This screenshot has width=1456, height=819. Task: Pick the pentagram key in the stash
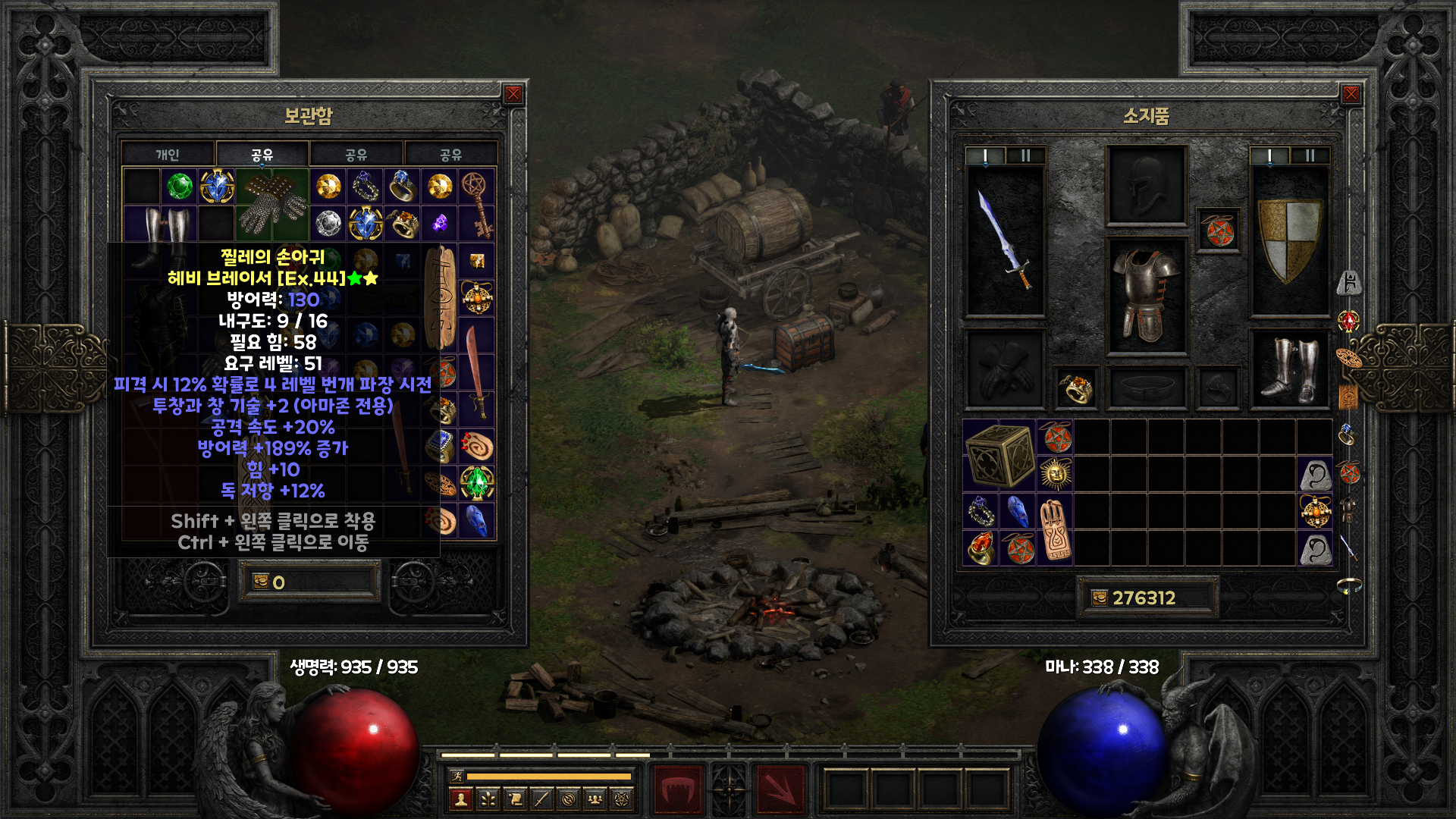[x=477, y=204]
